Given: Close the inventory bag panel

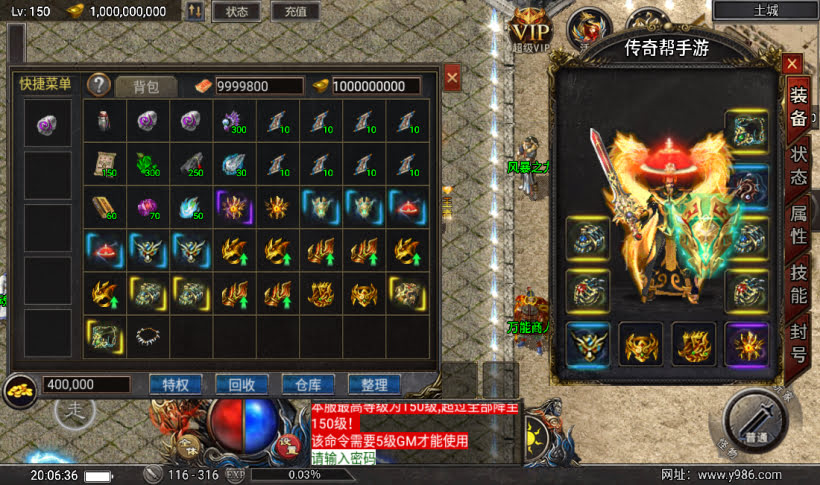Looking at the screenshot, I should [x=452, y=77].
